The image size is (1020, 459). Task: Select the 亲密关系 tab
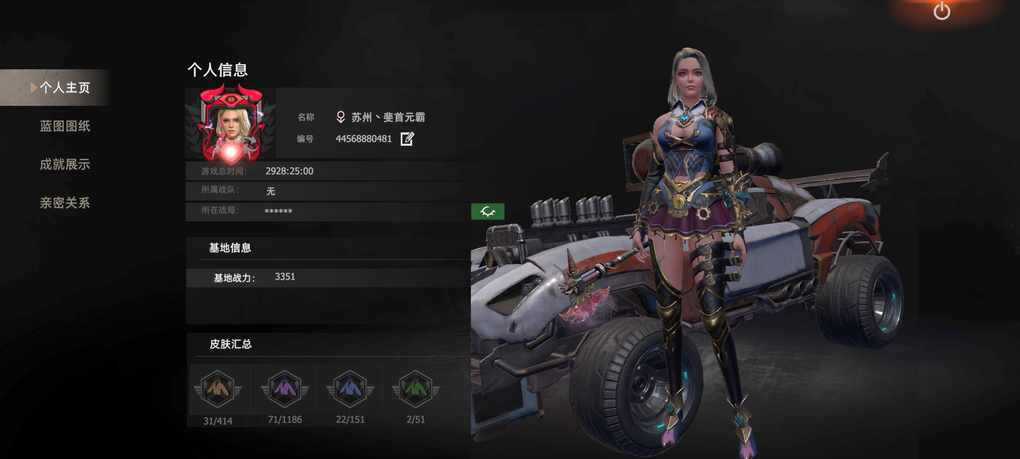click(x=64, y=203)
